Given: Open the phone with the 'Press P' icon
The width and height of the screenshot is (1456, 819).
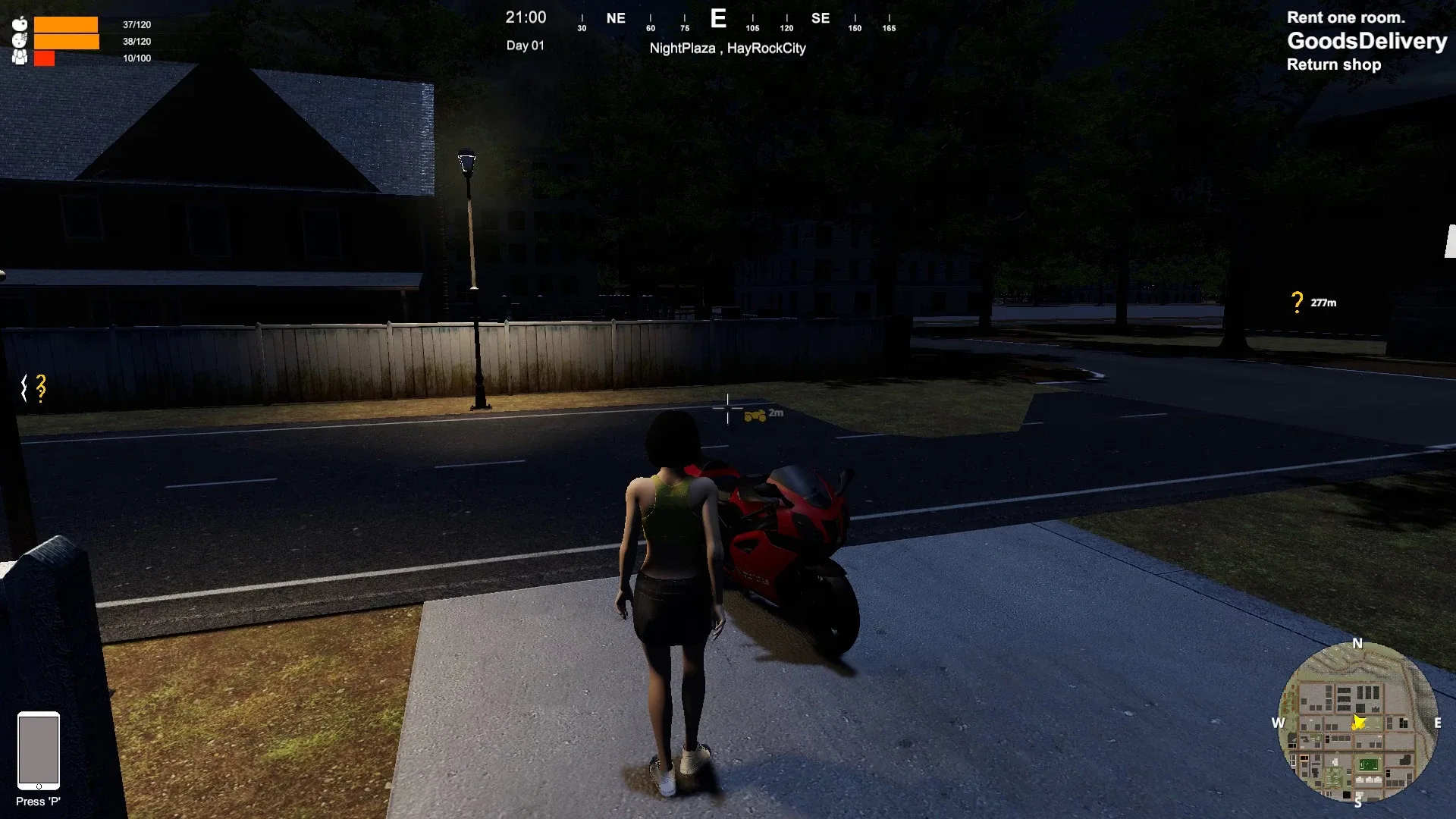Looking at the screenshot, I should (38, 751).
